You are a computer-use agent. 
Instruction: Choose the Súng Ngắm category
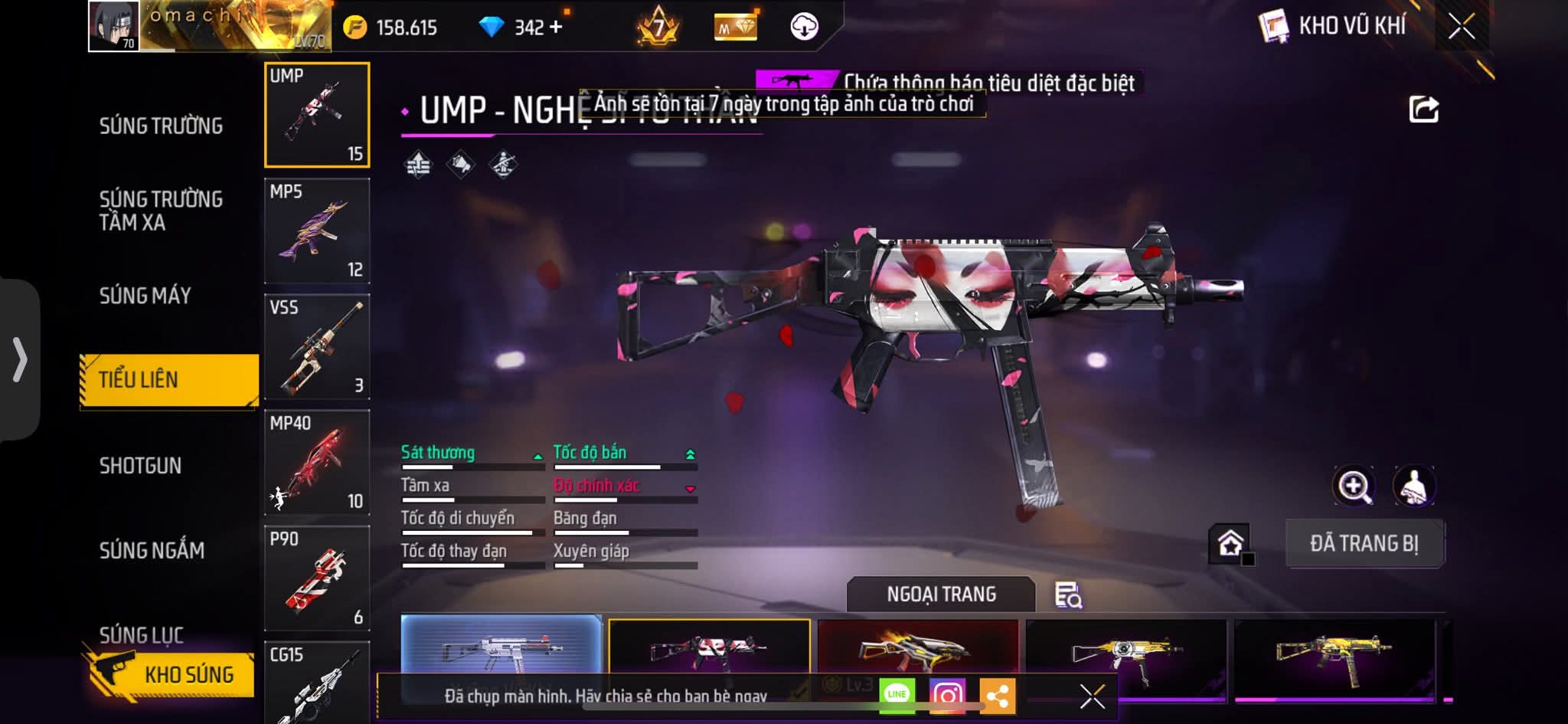pos(152,549)
